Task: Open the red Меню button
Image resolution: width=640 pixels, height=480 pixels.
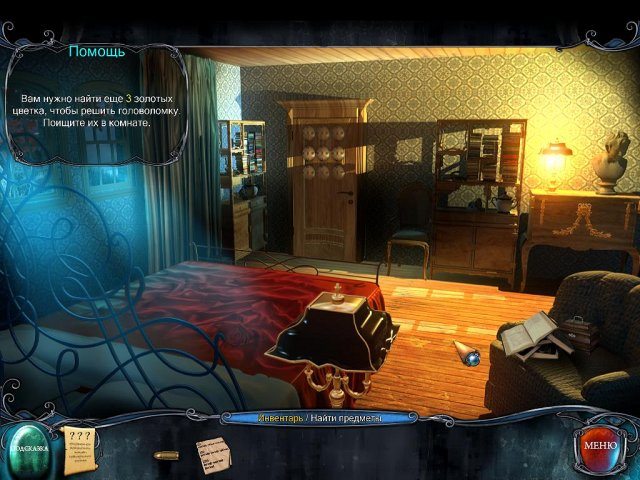Action: (599, 444)
